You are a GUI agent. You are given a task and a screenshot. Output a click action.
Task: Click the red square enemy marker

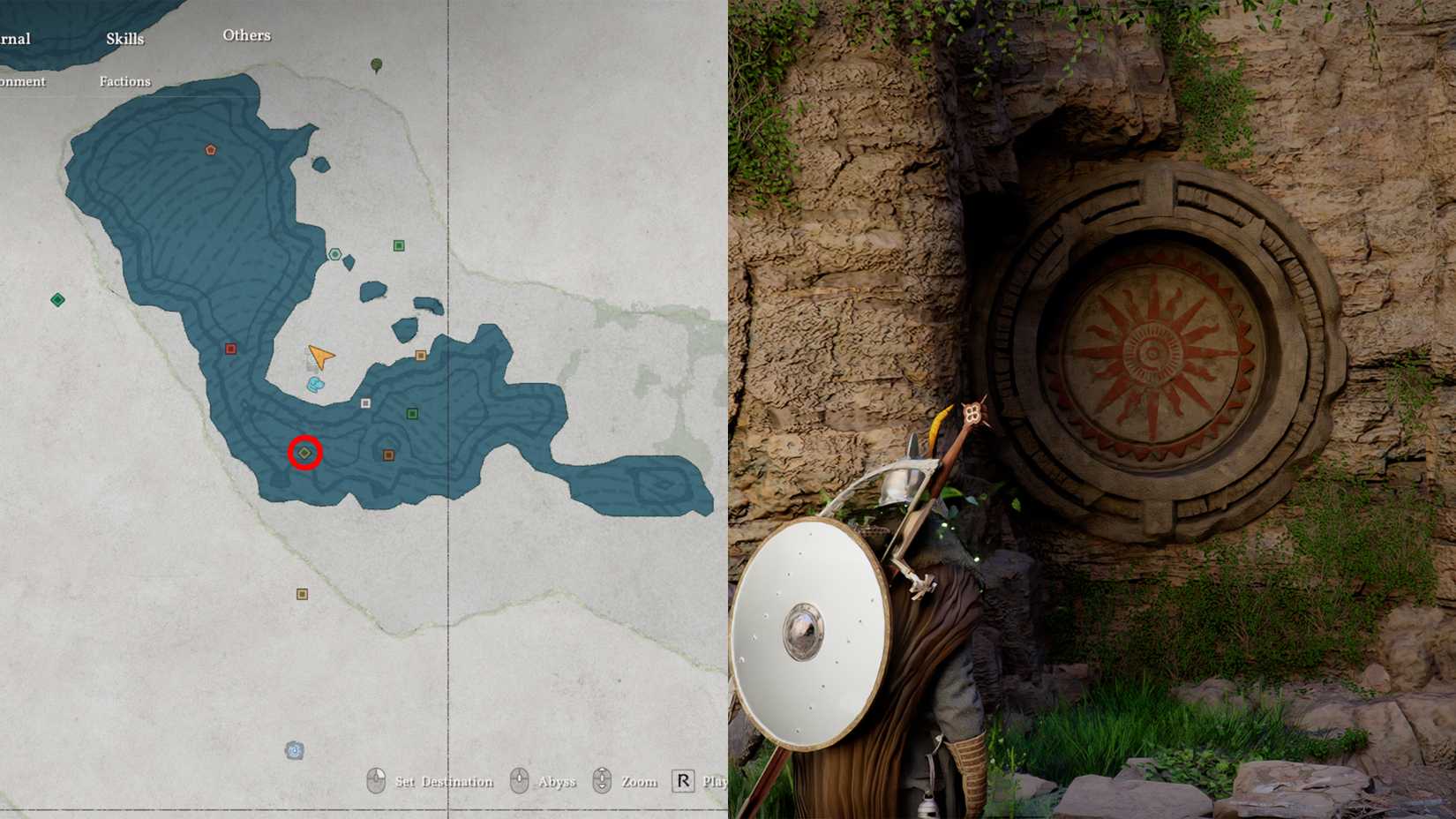coord(230,348)
